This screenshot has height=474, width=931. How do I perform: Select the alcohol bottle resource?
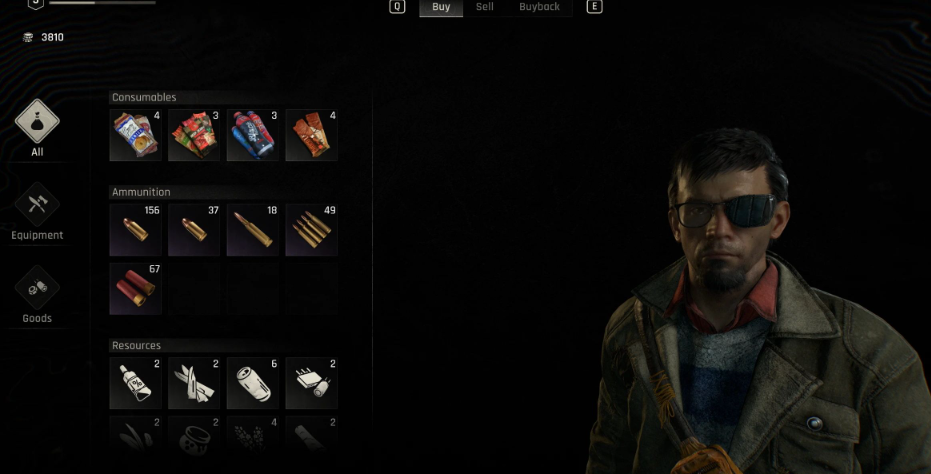(x=135, y=383)
